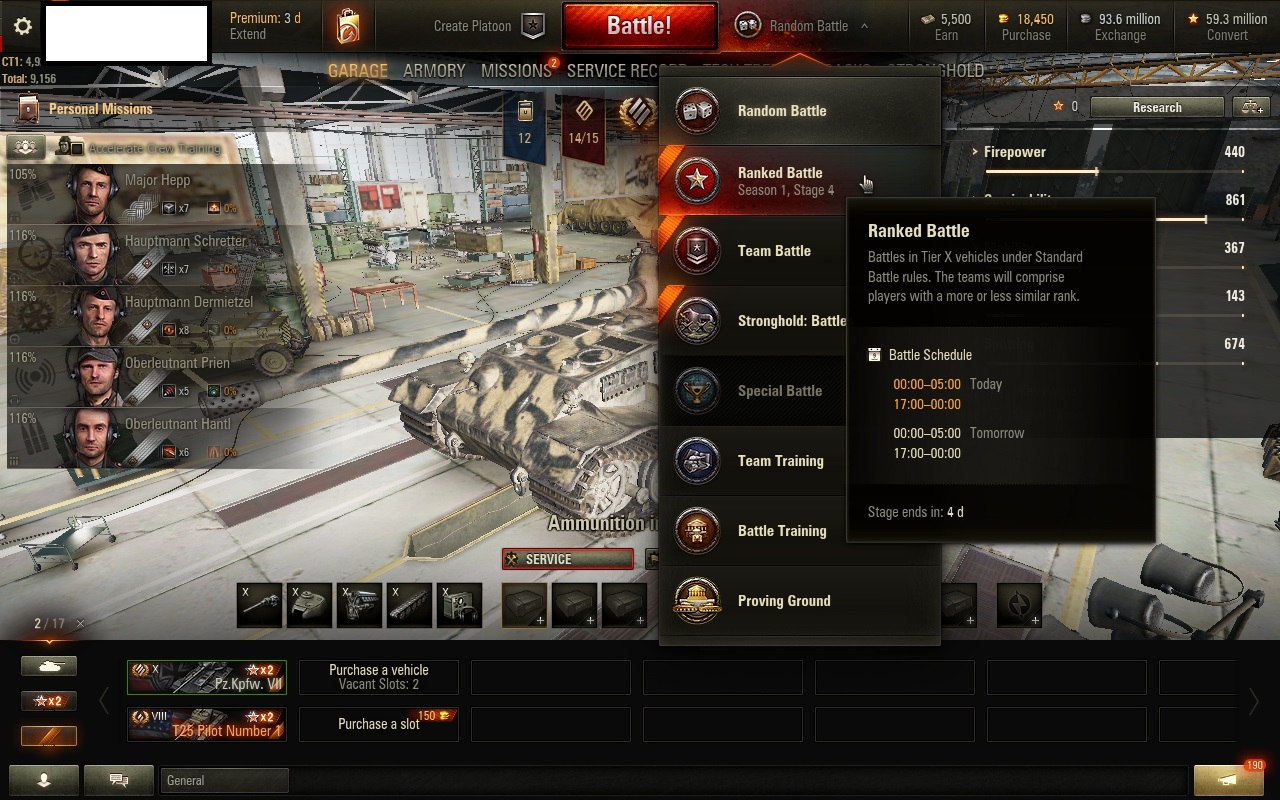Type in the General chat field
Screen dimensions: 1280x800
click(x=225, y=780)
